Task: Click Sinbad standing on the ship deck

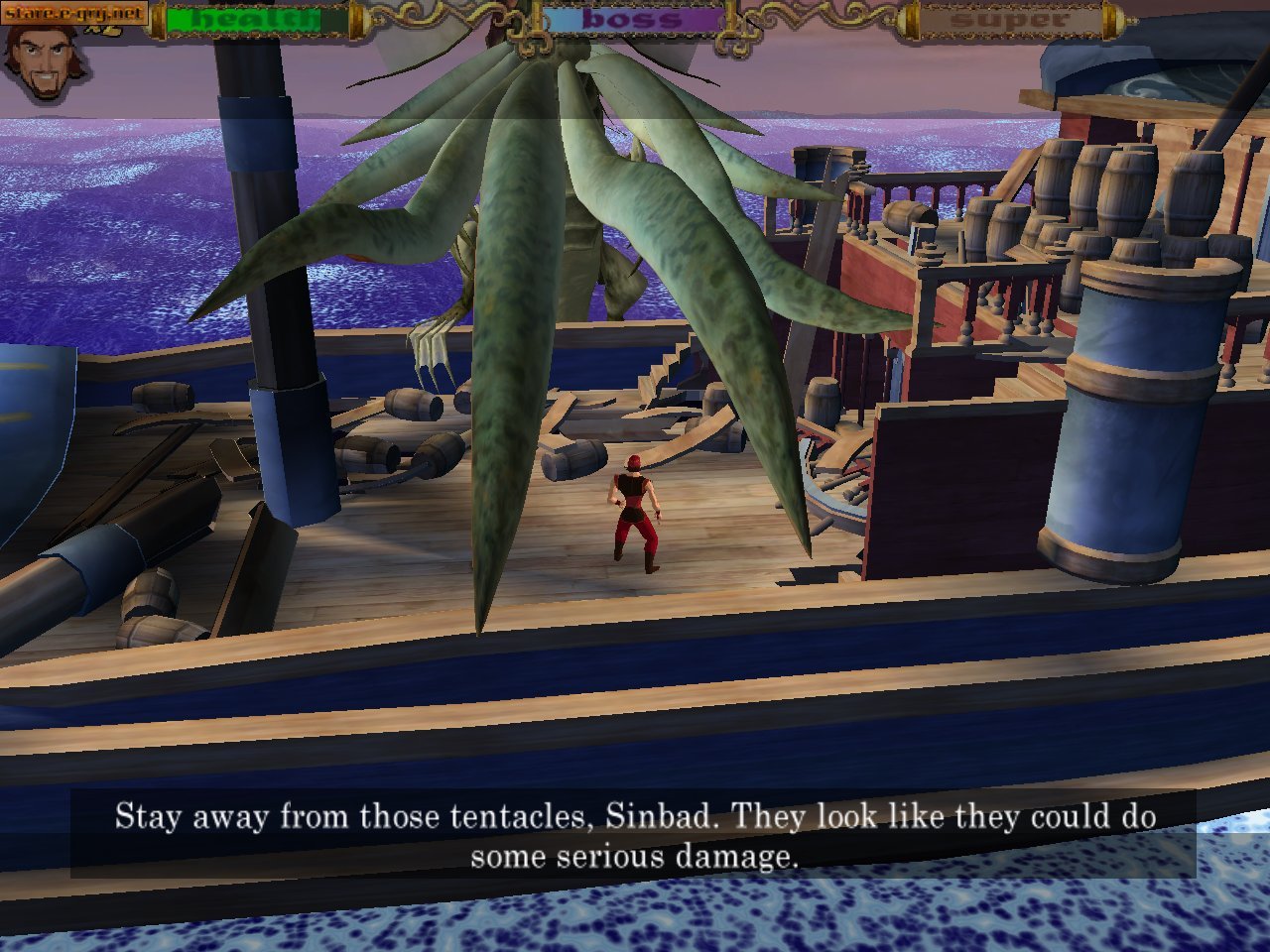Action: click(x=635, y=516)
